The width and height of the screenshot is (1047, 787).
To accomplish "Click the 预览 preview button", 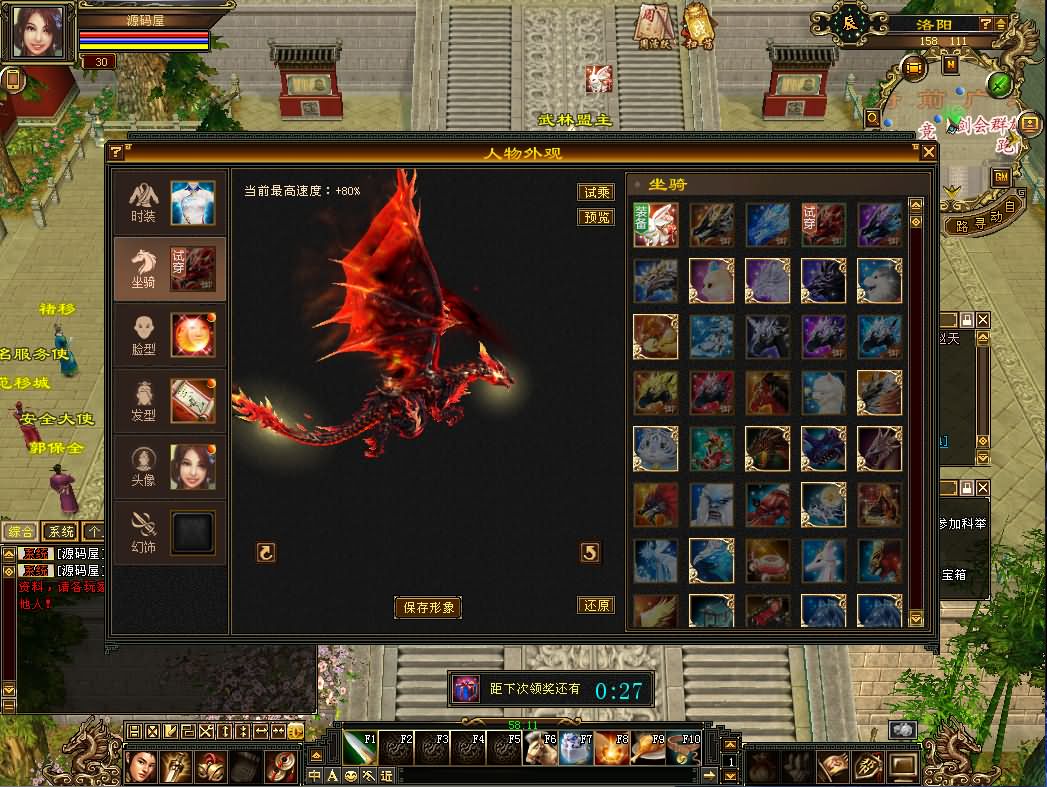I will coord(596,217).
